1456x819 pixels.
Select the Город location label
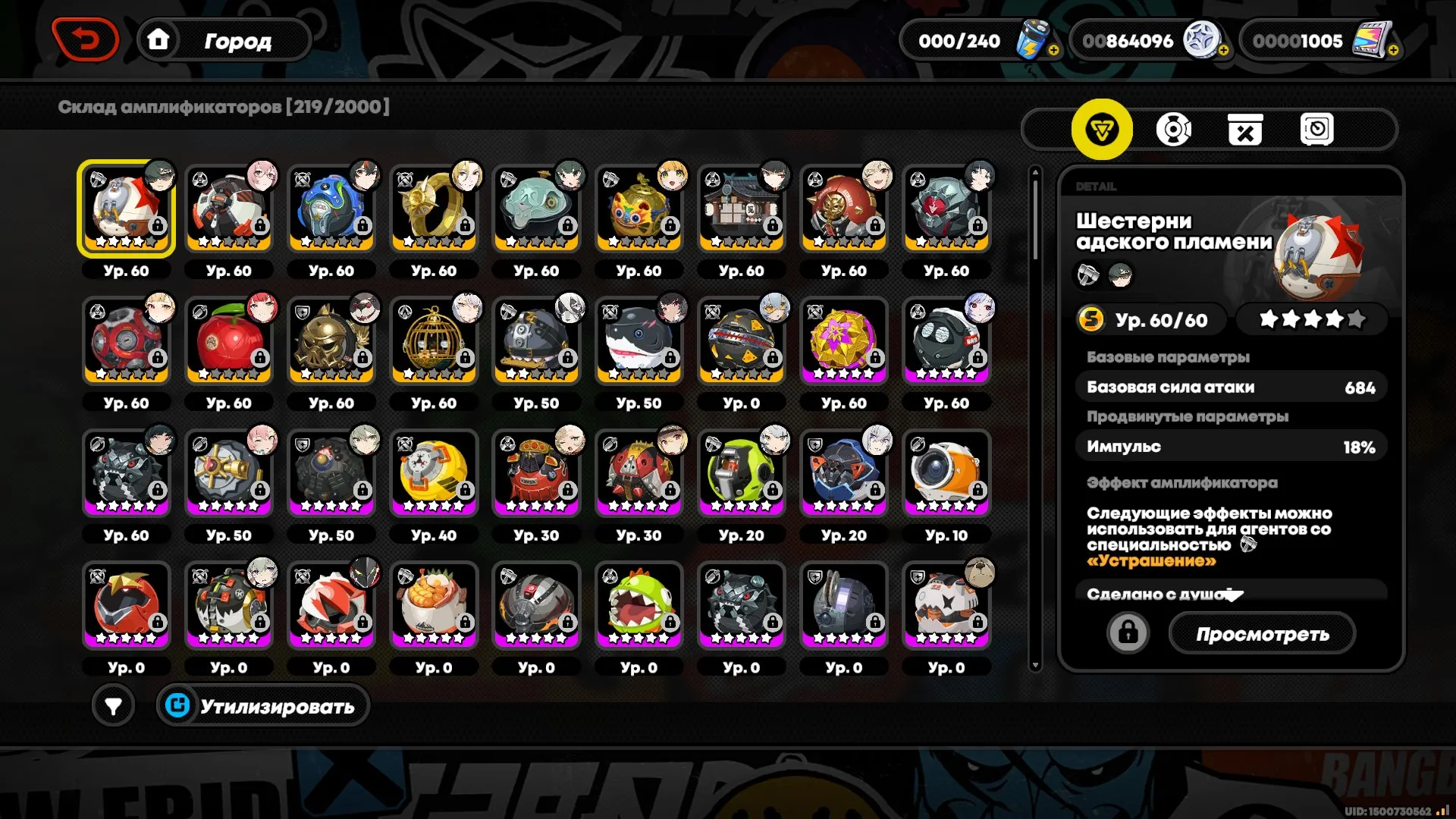pyautogui.click(x=237, y=40)
